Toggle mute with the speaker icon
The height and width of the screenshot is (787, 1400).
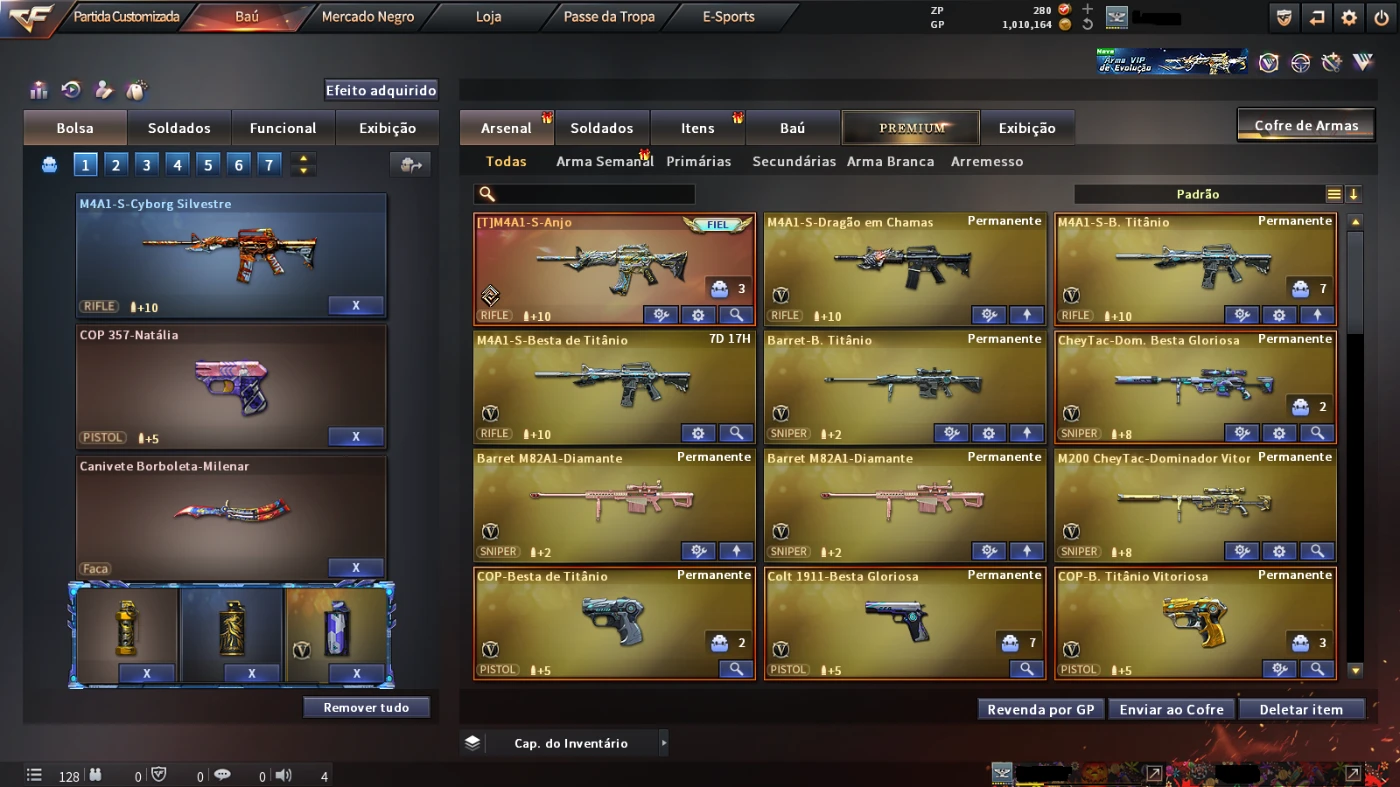point(281,775)
